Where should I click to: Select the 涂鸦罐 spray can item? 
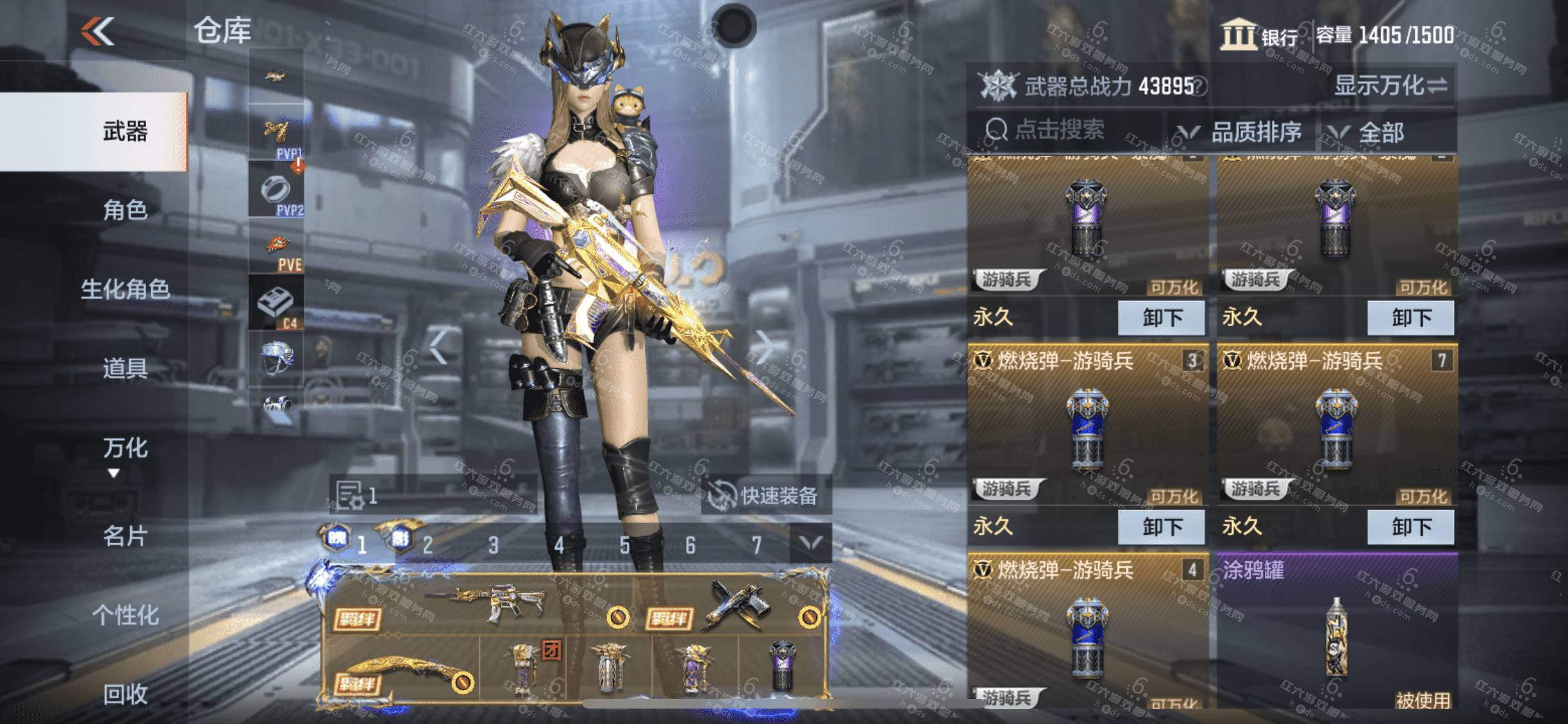tap(1336, 632)
